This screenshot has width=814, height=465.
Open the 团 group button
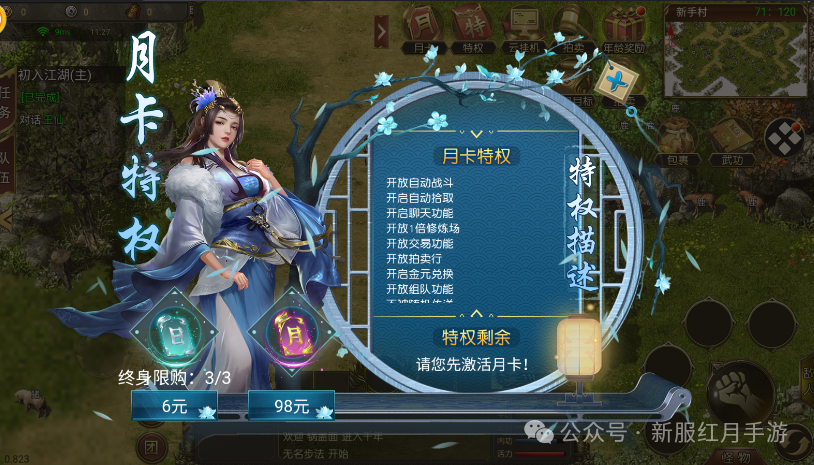151,445
